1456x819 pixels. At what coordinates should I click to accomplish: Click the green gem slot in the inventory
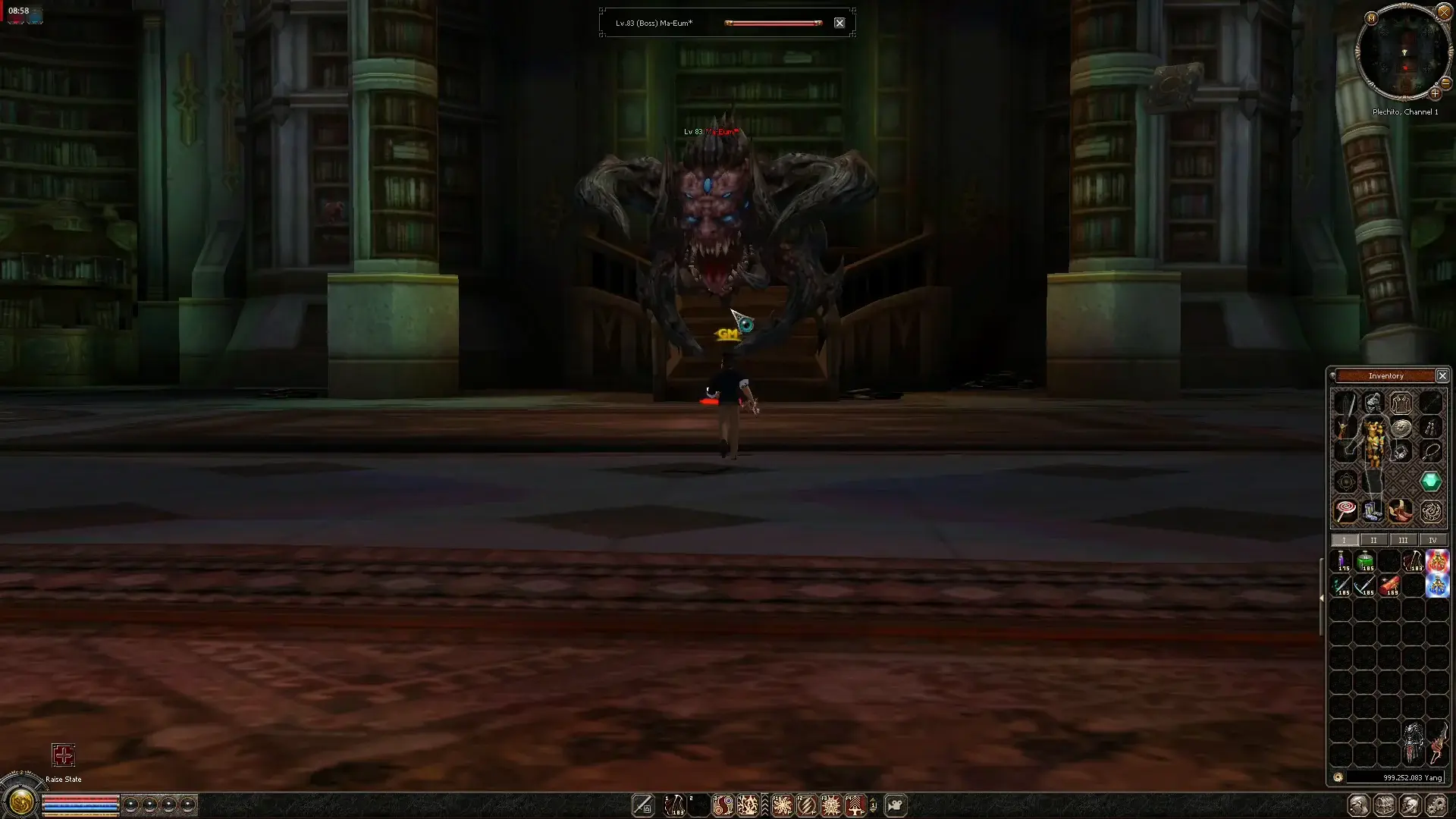coord(1430,479)
